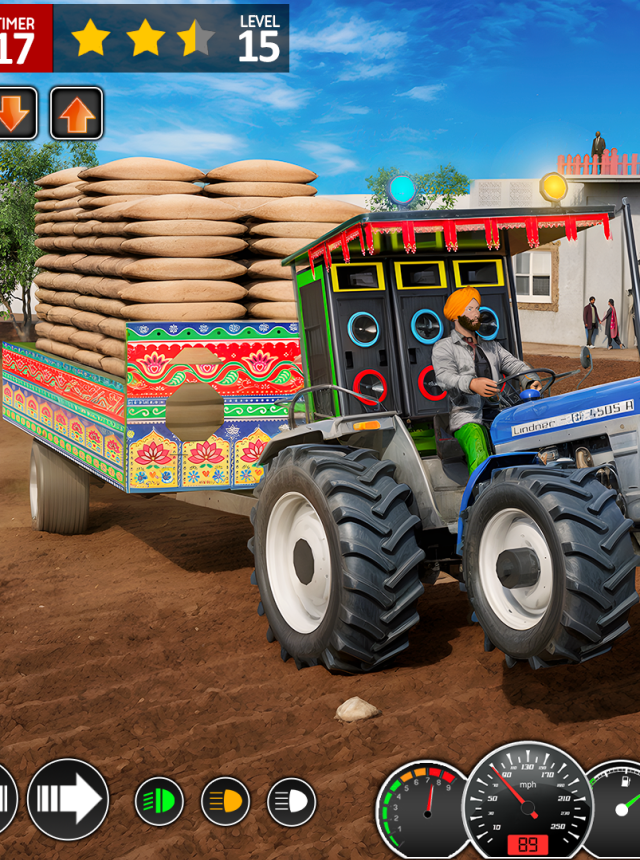Activate the white headlight icon

pos(292,801)
